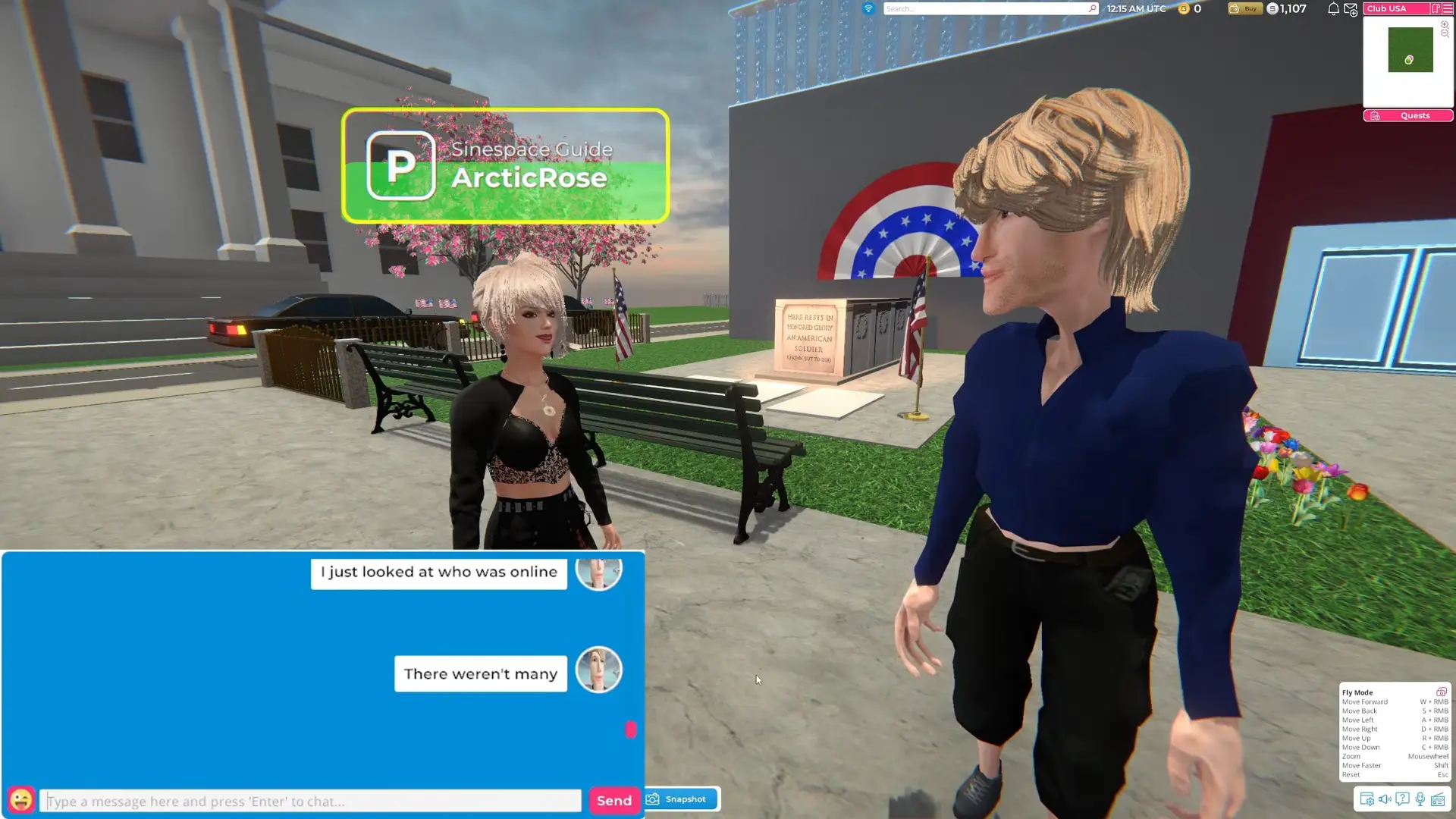Send the chat message with the Send button
This screenshot has height=819, width=1456.
(613, 800)
